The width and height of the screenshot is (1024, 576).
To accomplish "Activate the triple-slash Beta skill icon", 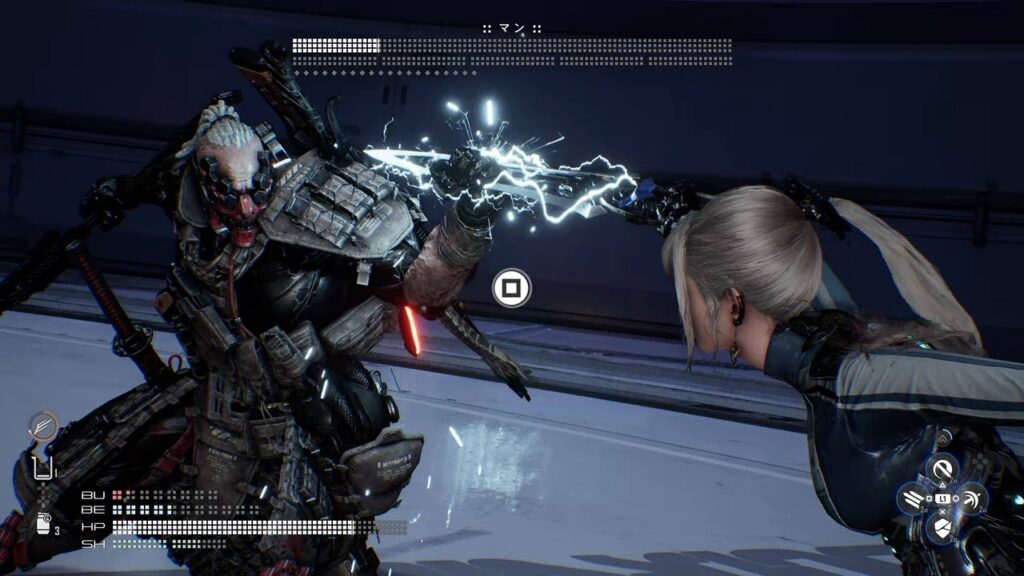I will 912,497.
